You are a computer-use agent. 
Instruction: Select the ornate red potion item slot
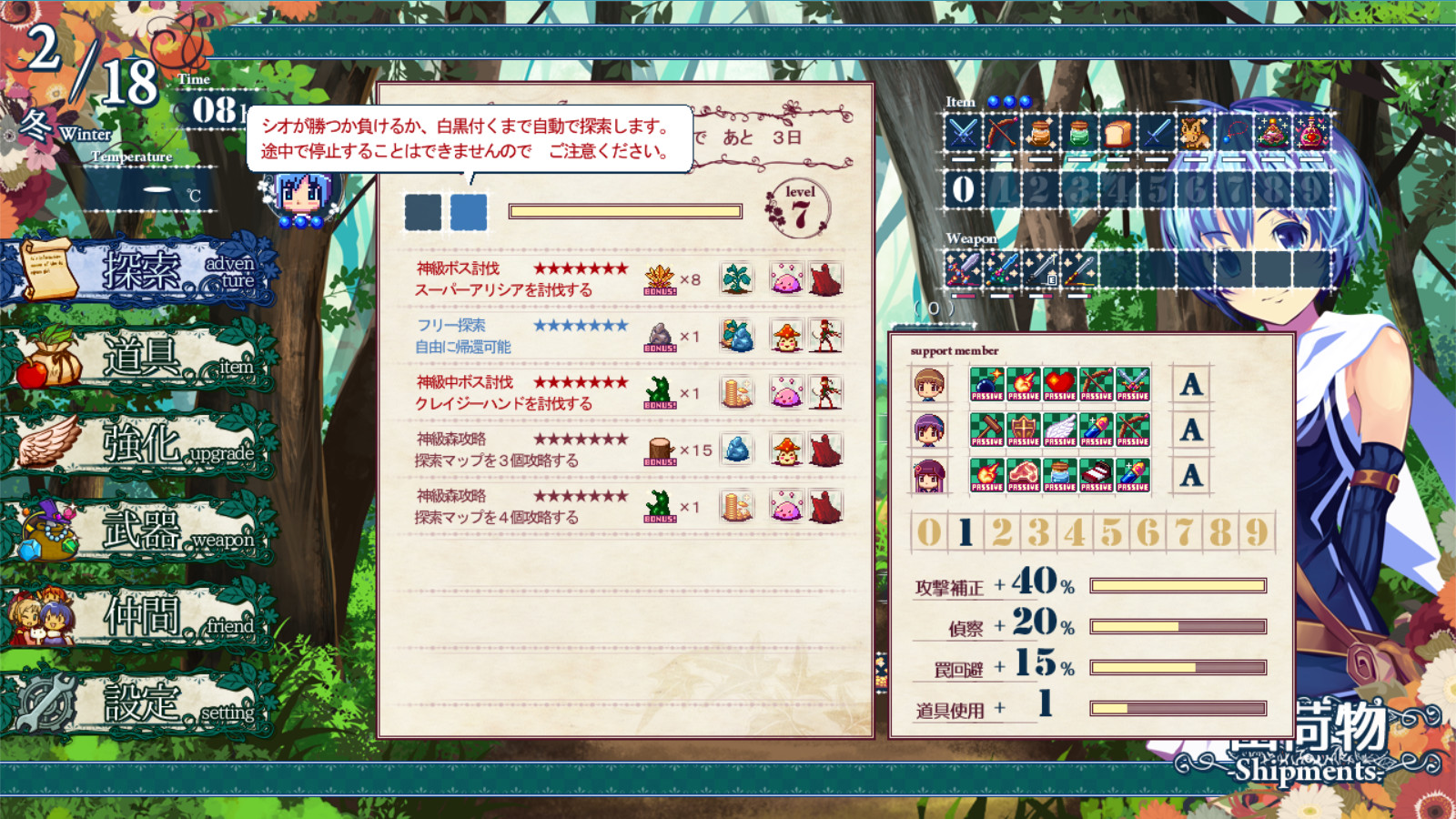(x=1309, y=132)
